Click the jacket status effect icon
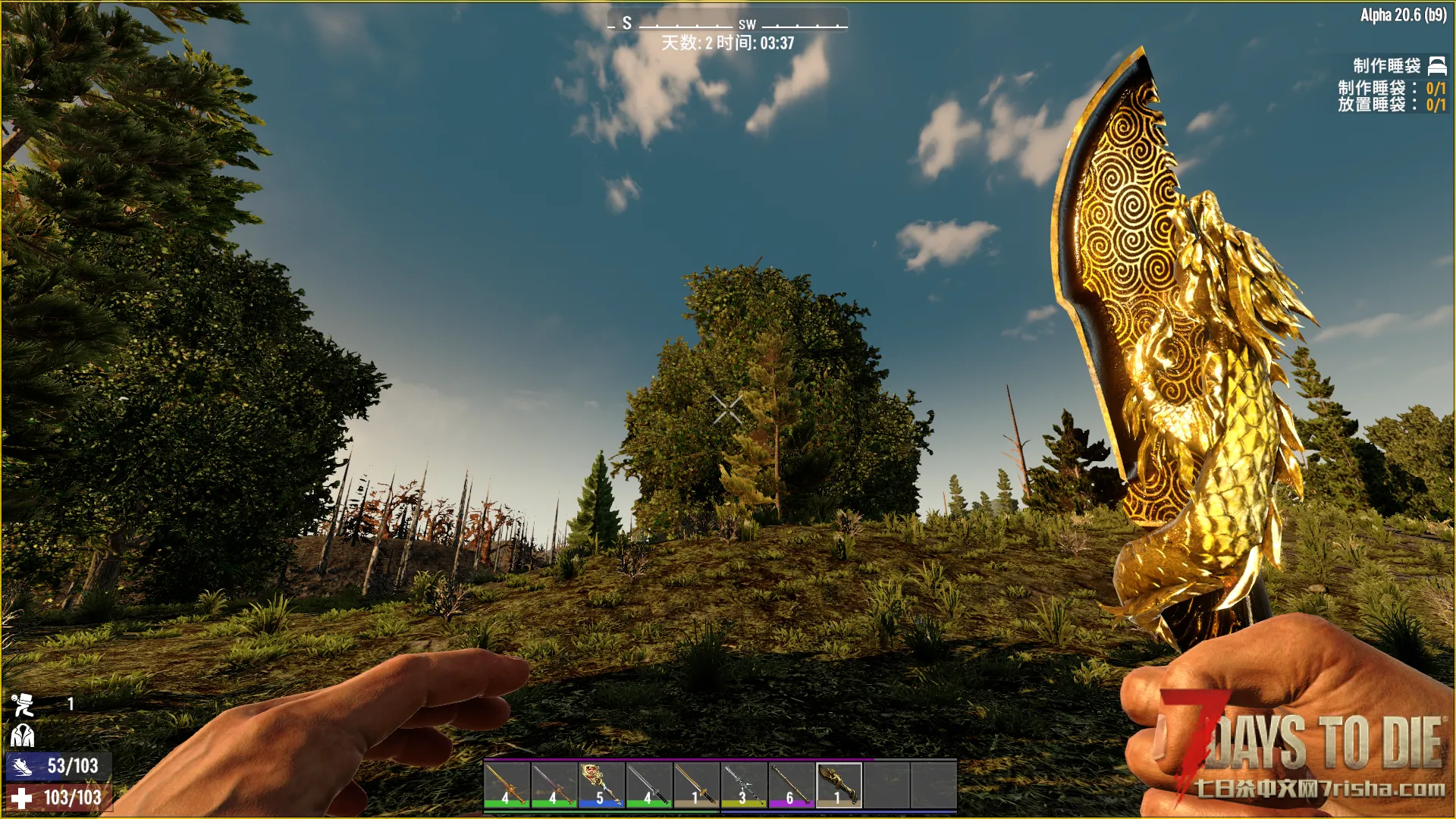Screen dimensions: 1456x819 [22, 736]
